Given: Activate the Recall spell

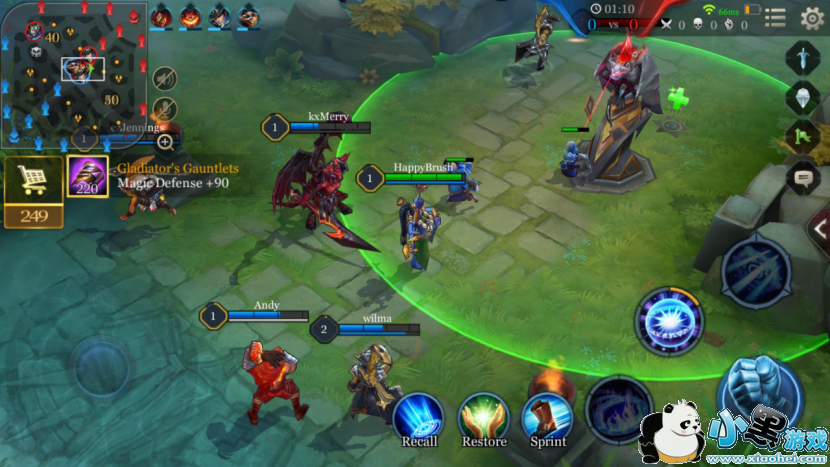Looking at the screenshot, I should point(419,418).
